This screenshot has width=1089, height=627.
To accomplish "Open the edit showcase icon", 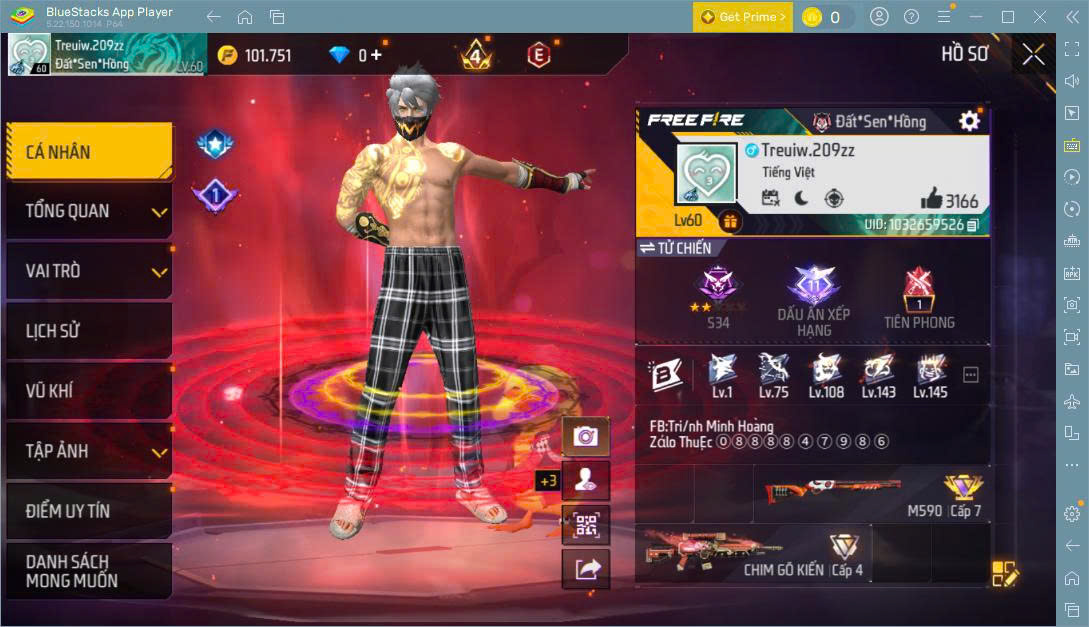I will coord(1004,574).
